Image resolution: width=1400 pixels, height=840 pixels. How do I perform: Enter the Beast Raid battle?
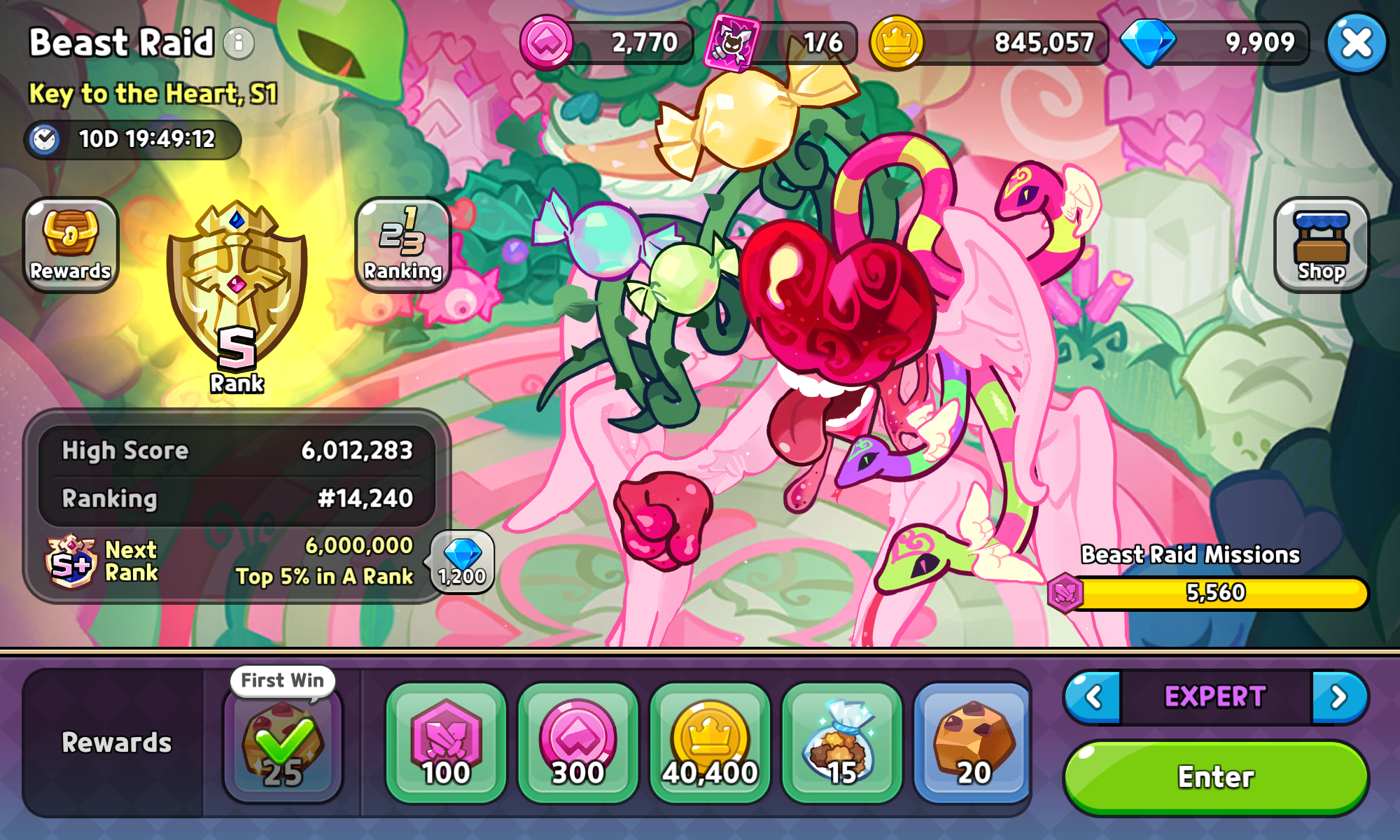(1215, 777)
